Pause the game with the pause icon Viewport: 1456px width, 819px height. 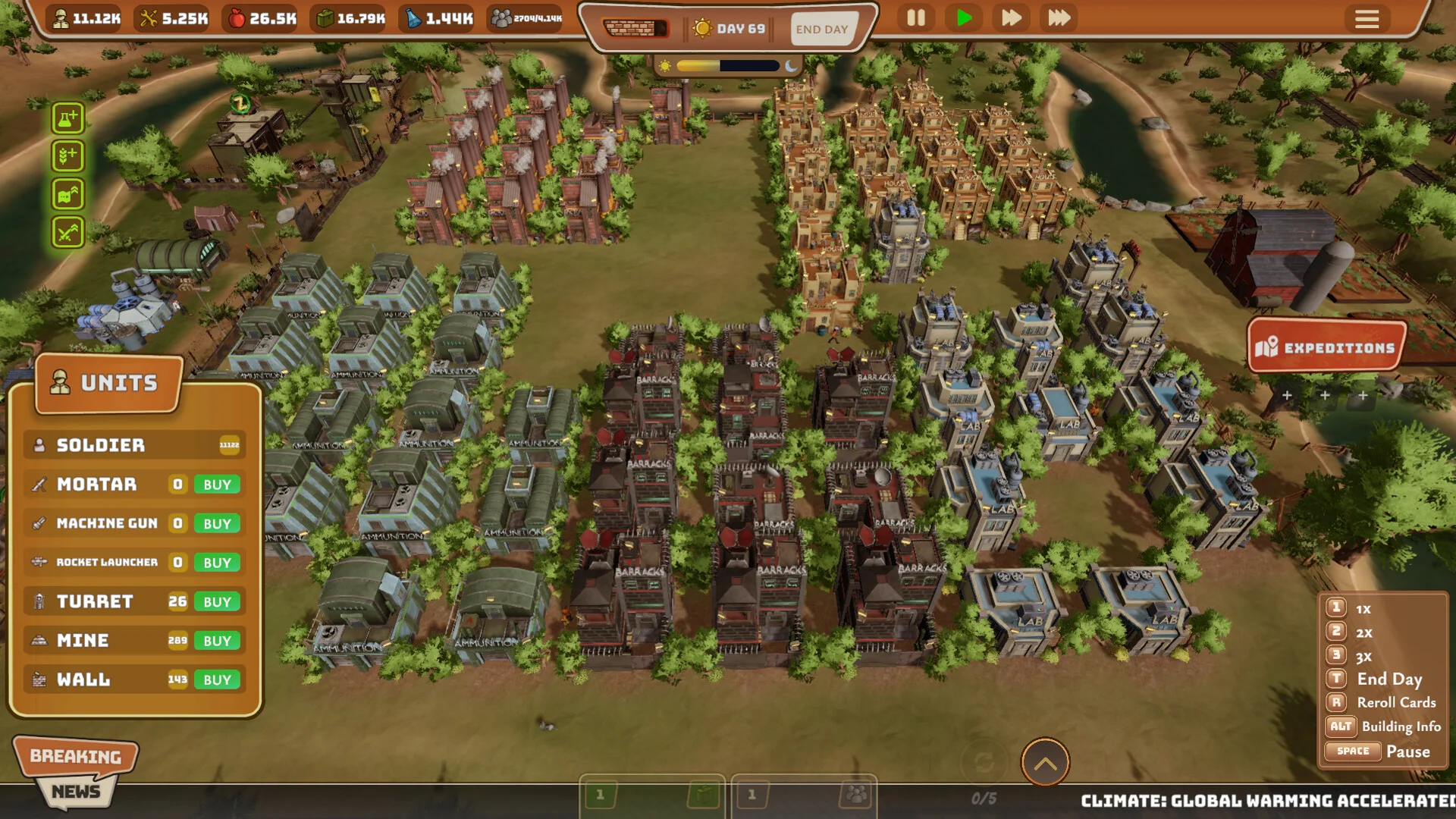point(916,18)
